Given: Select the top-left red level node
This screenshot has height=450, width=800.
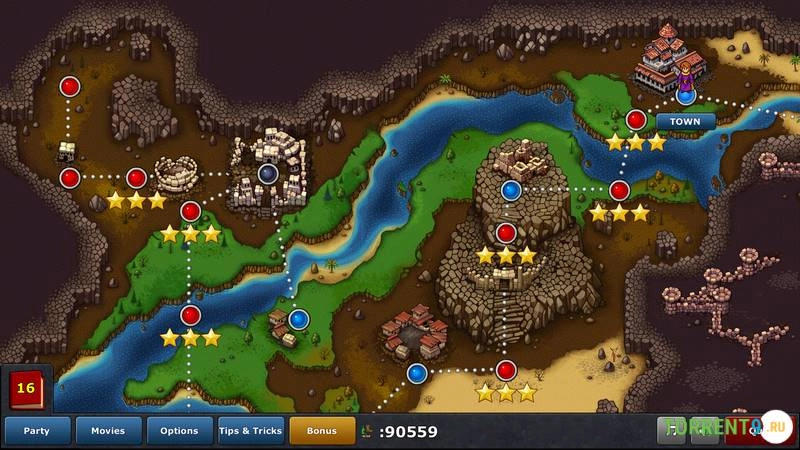Looking at the screenshot, I should coord(70,87).
